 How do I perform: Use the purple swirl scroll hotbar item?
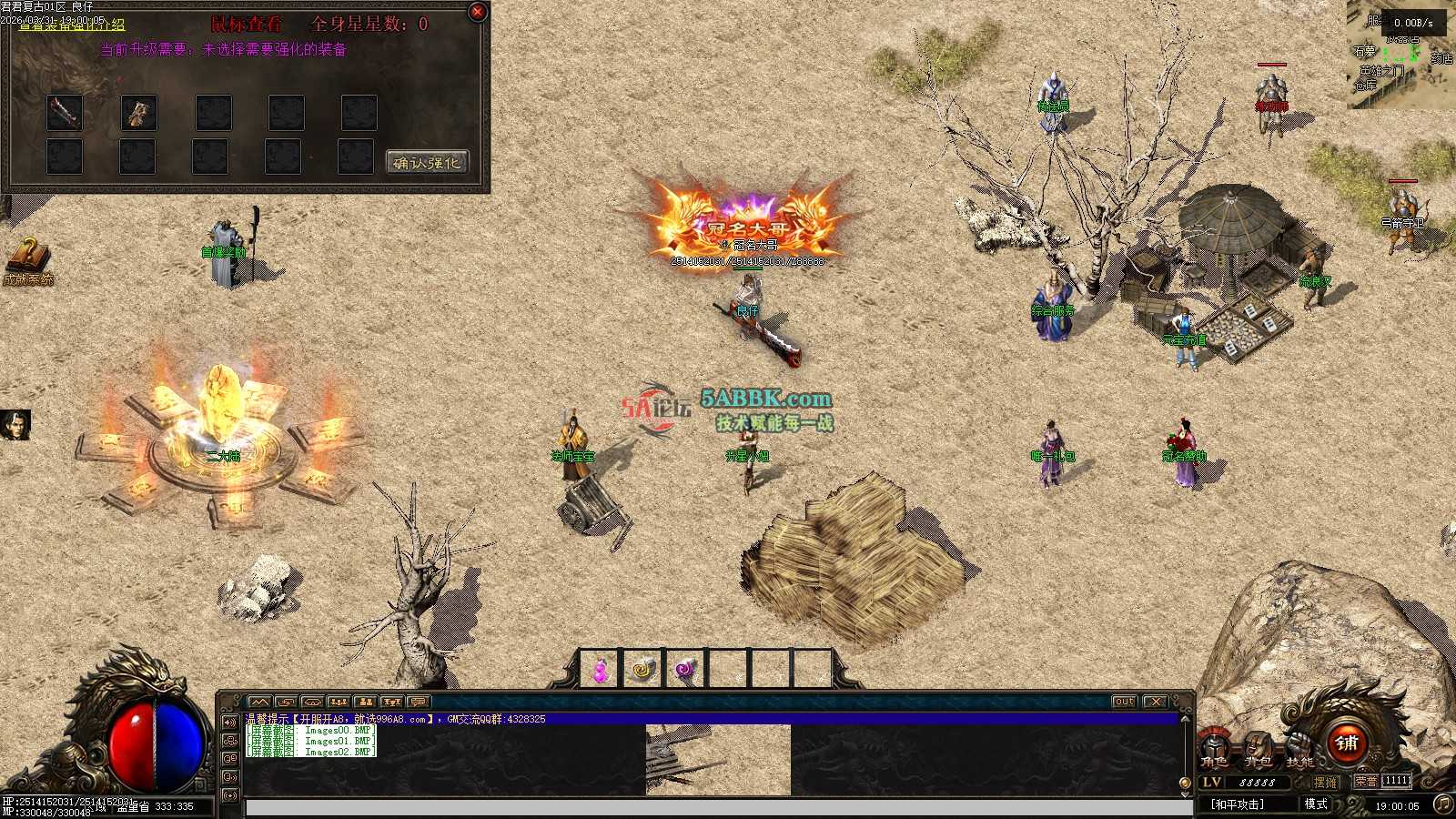(x=684, y=671)
